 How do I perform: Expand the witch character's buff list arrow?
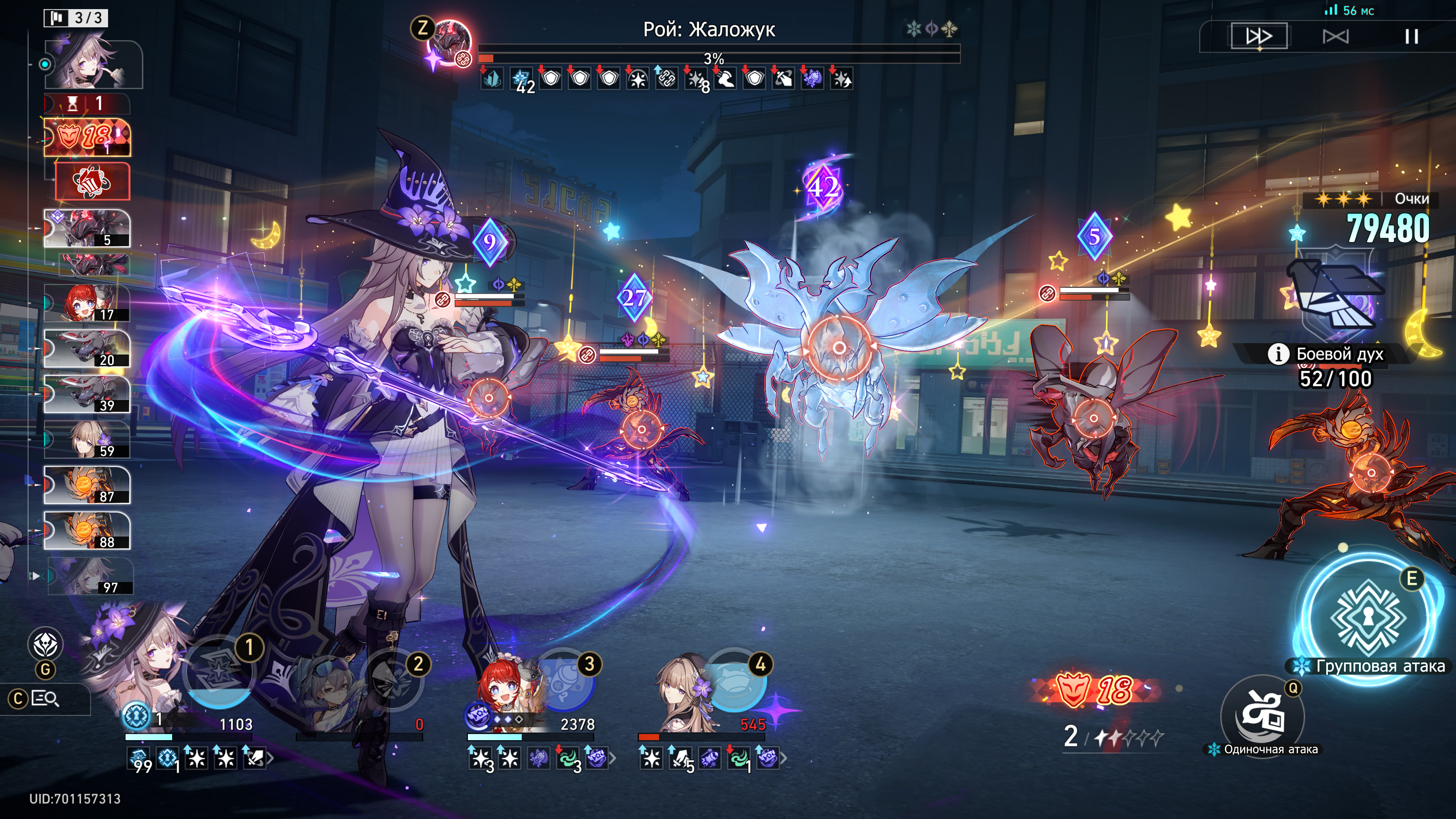click(x=271, y=758)
